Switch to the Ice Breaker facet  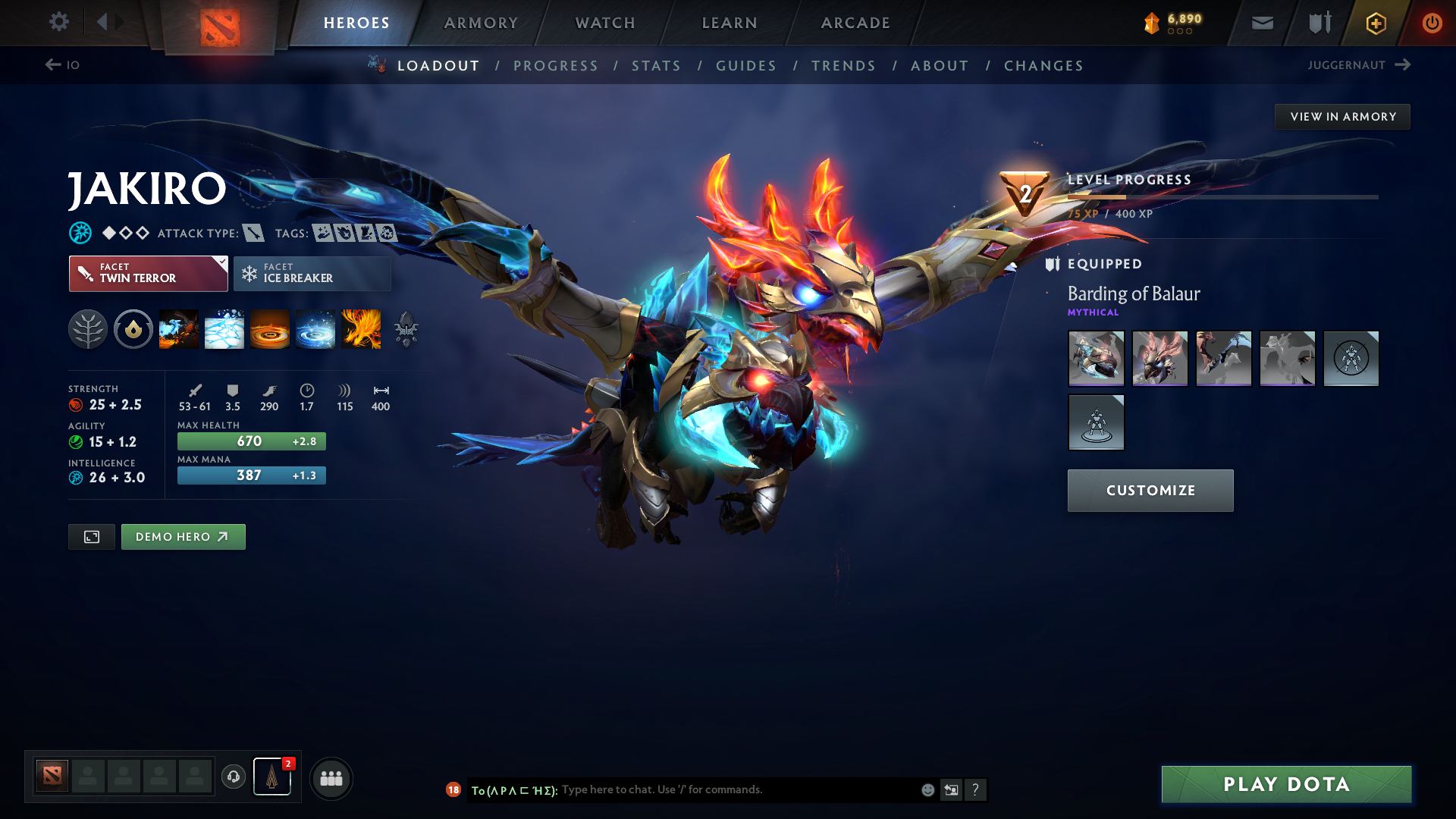(x=312, y=274)
